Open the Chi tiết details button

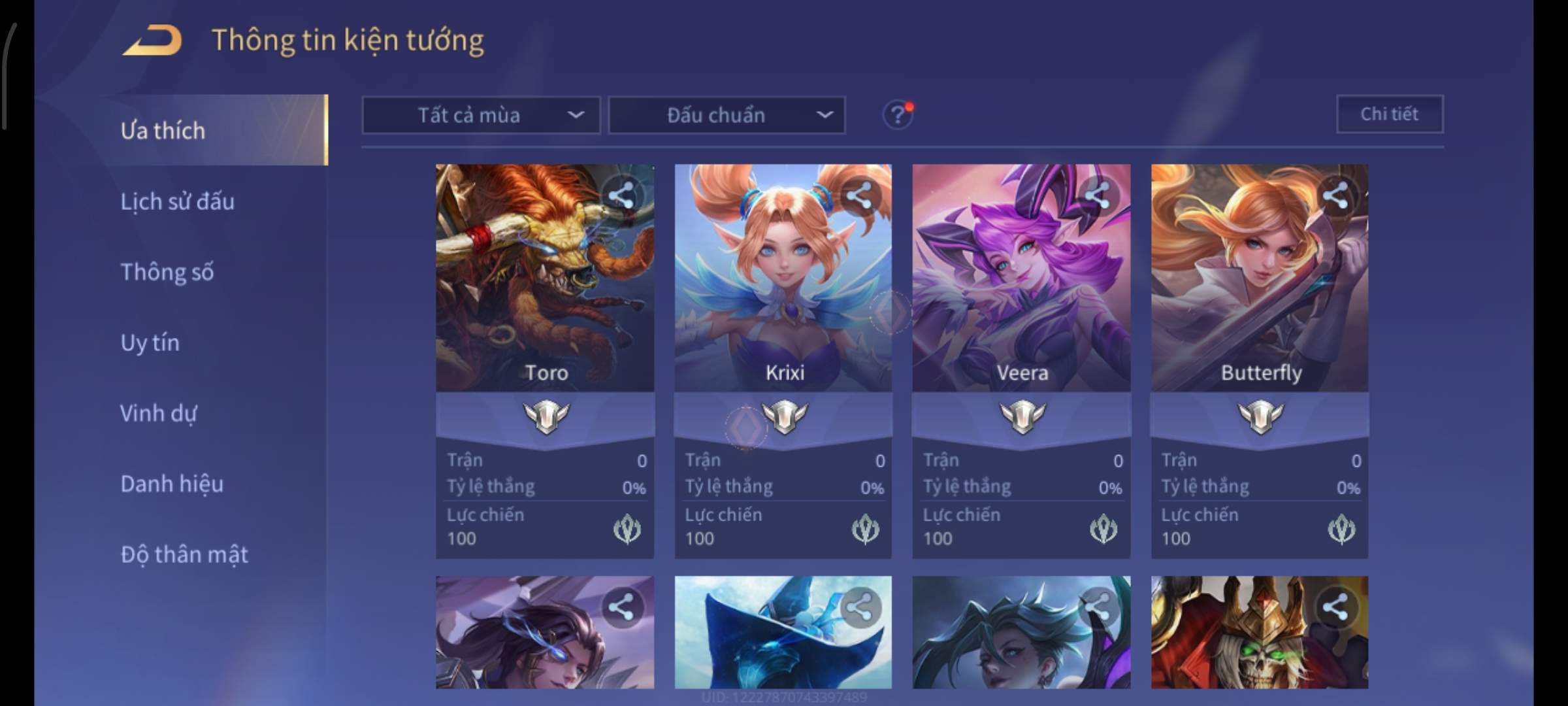1390,114
